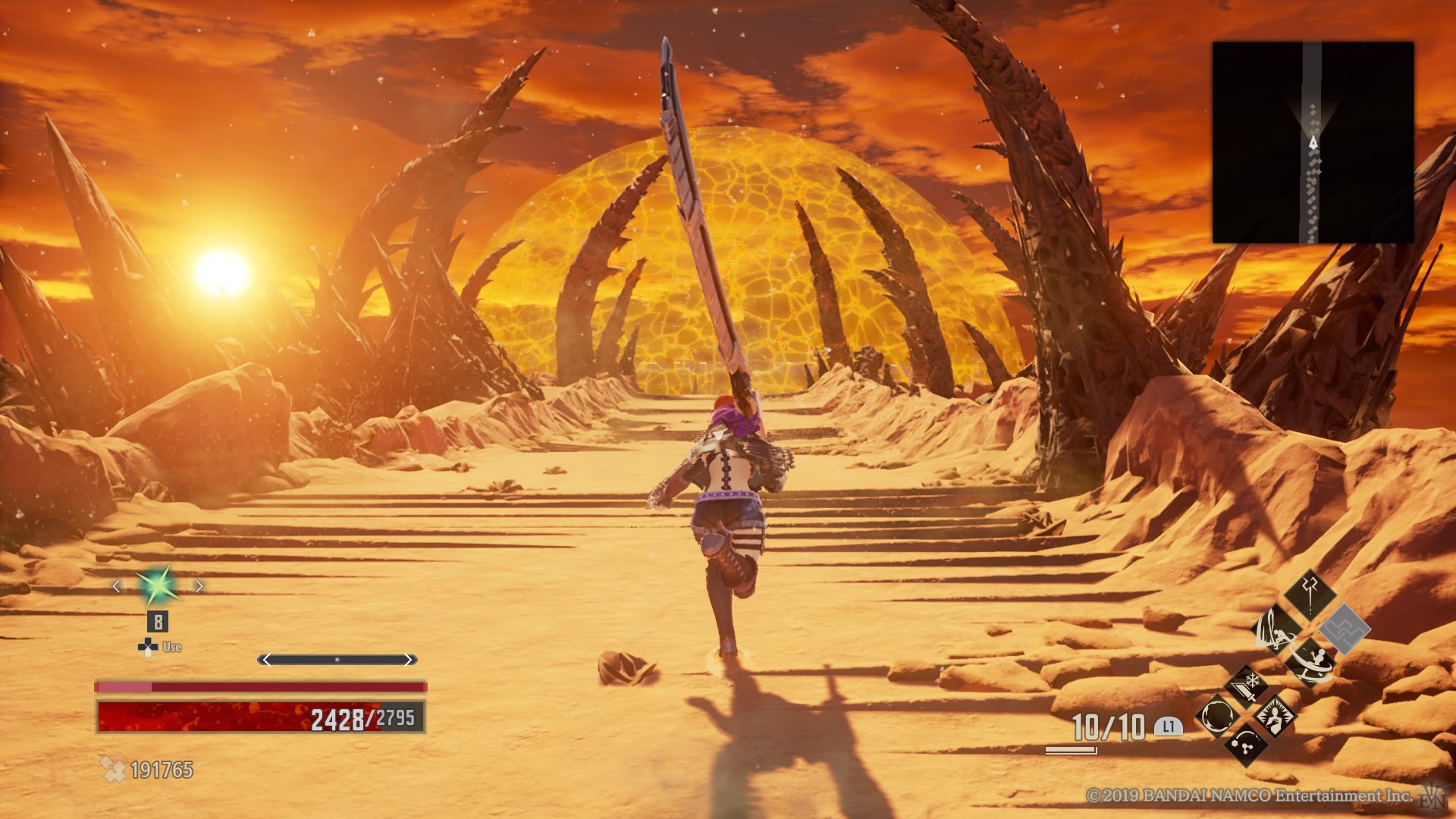Click the small dot on the weapon switch gauge
Image resolution: width=1456 pixels, height=819 pixels.
(x=337, y=659)
